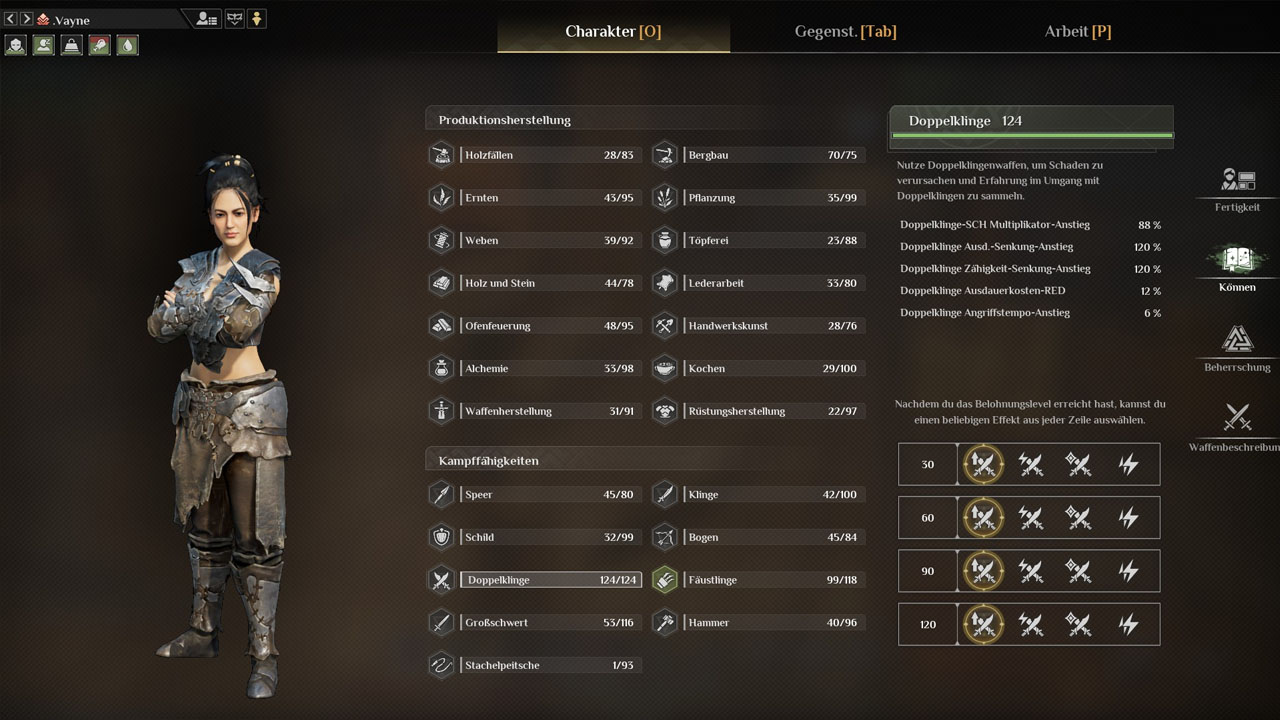Open the Fertigkeit side panel
Image resolution: width=1280 pixels, height=720 pixels.
coord(1237,188)
